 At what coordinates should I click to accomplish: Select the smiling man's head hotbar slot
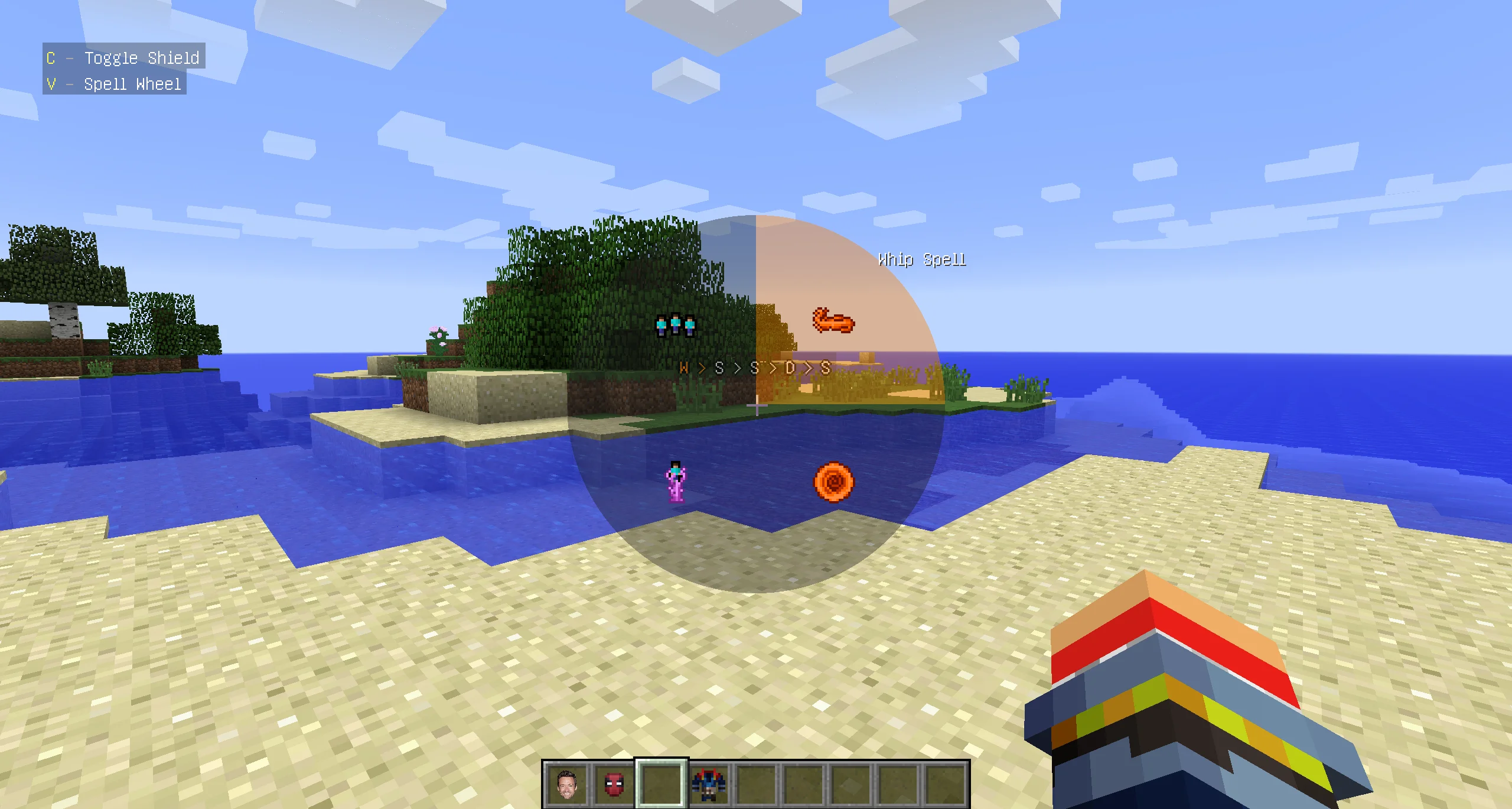(x=566, y=784)
